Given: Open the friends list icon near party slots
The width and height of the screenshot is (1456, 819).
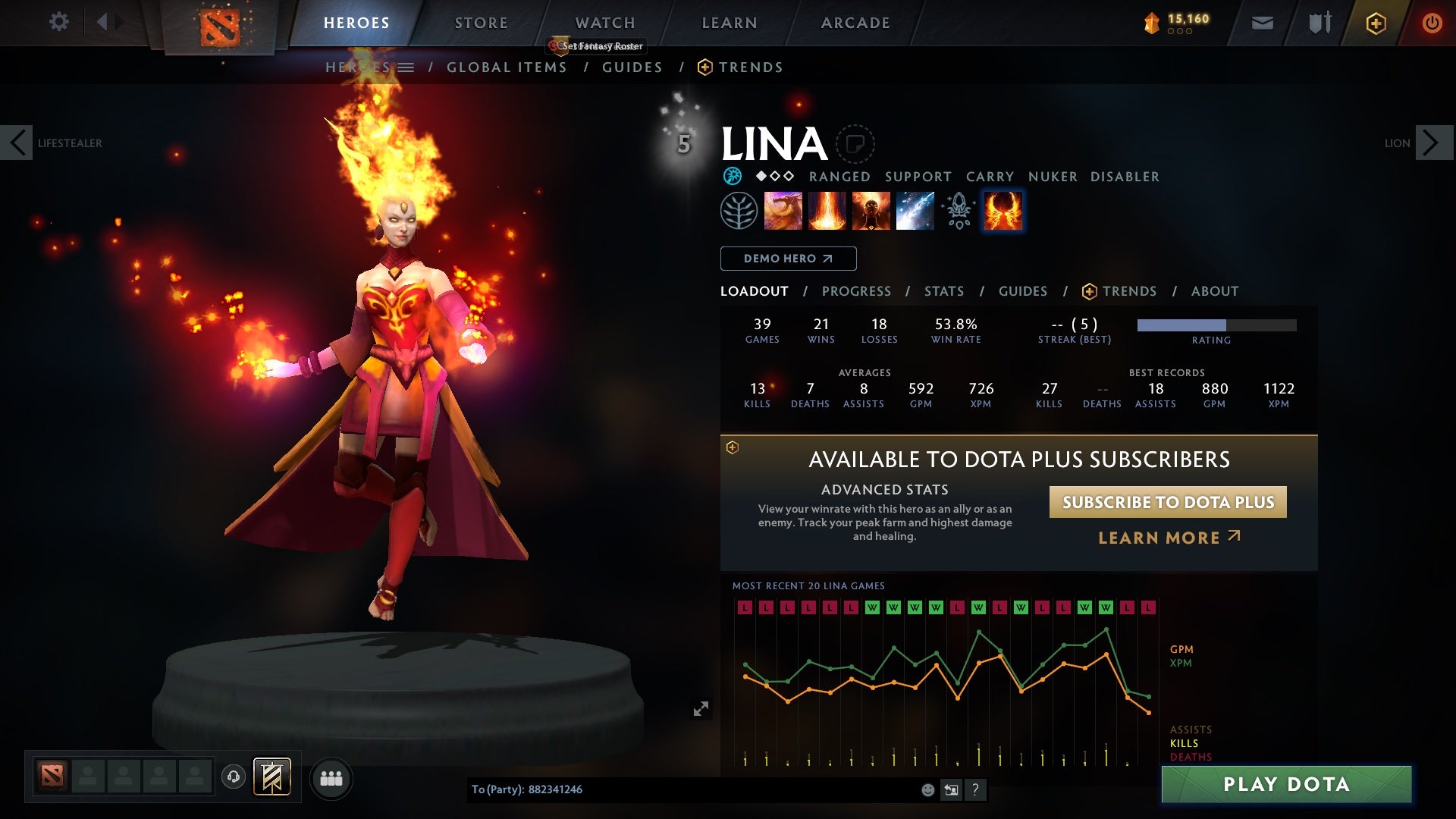Looking at the screenshot, I should click(331, 778).
